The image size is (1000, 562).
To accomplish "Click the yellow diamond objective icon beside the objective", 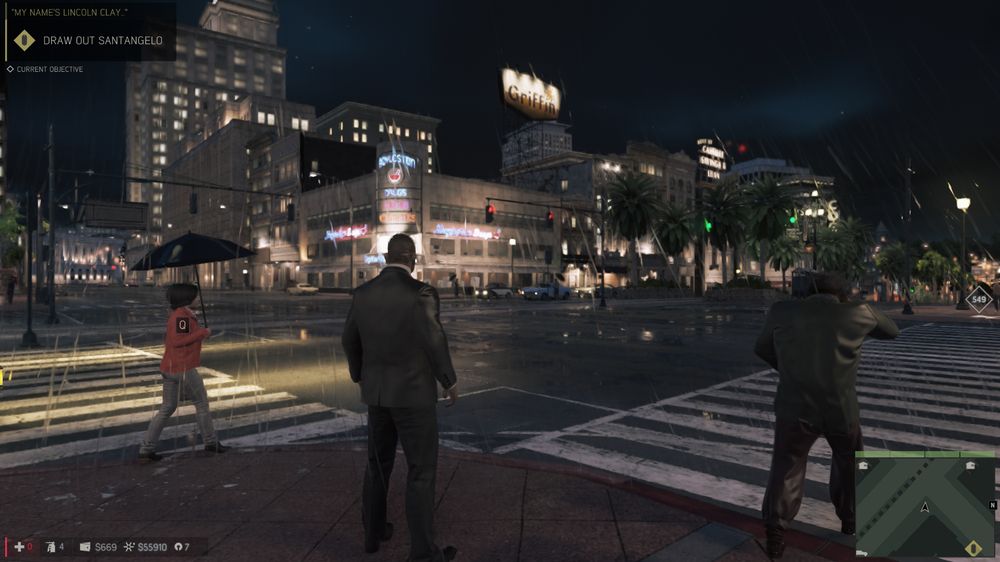I will click(24, 41).
